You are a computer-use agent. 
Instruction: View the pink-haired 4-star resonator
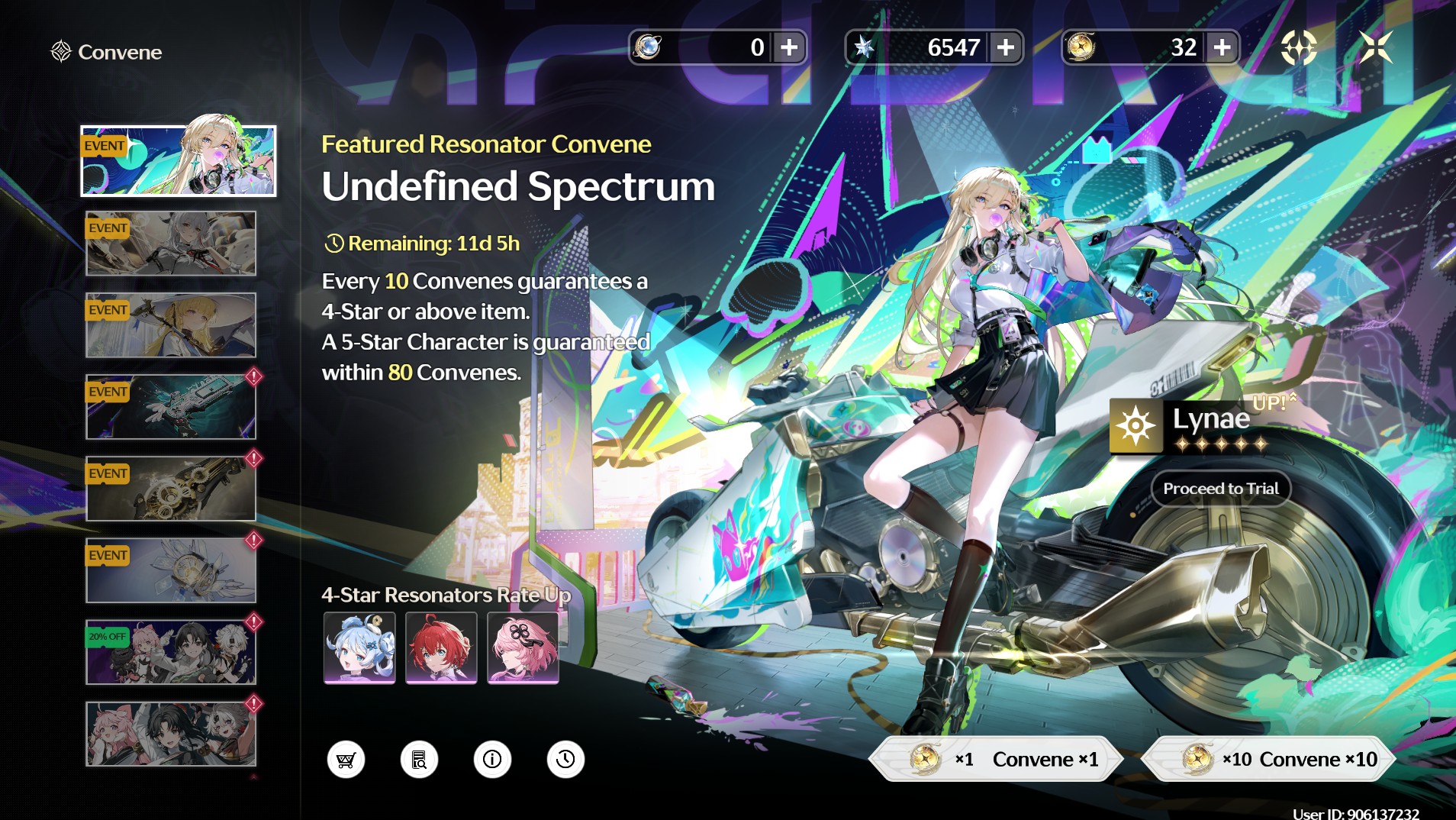pos(523,647)
